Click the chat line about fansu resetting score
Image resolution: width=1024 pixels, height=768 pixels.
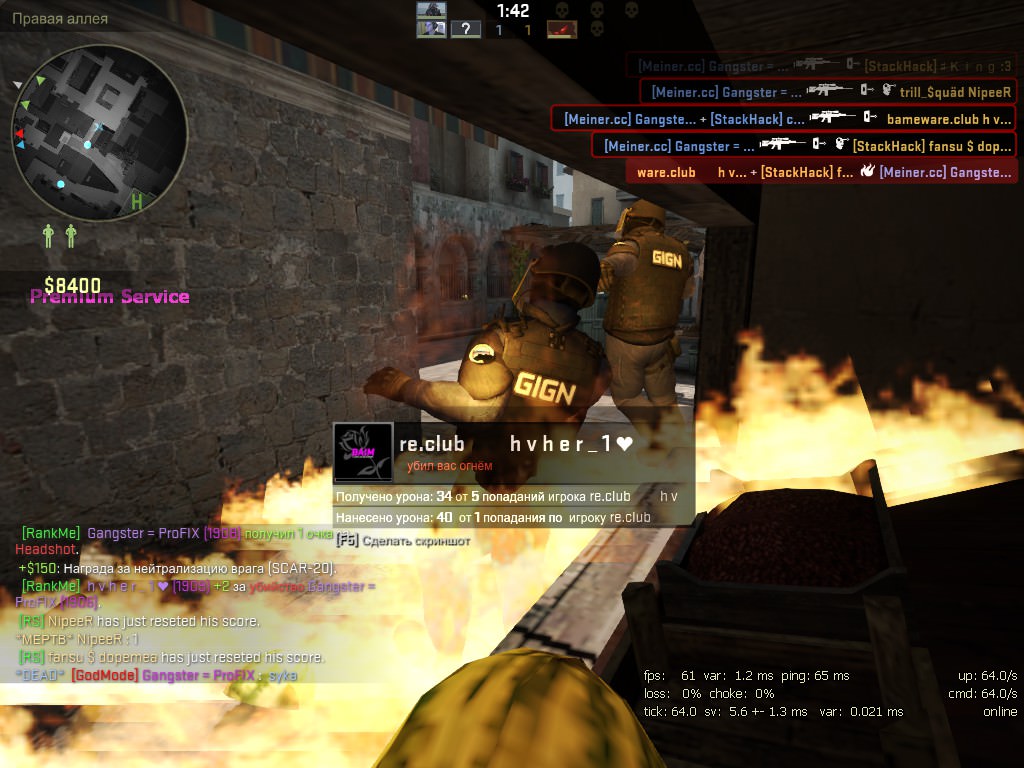click(170, 657)
